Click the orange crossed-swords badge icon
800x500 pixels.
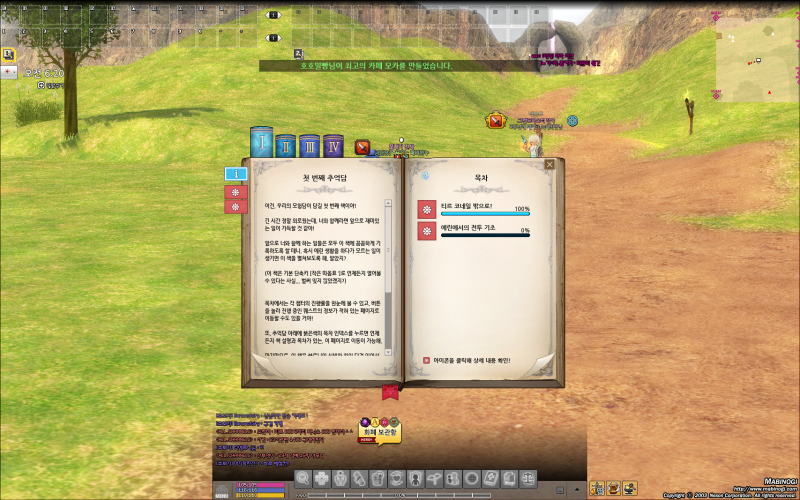click(x=494, y=121)
